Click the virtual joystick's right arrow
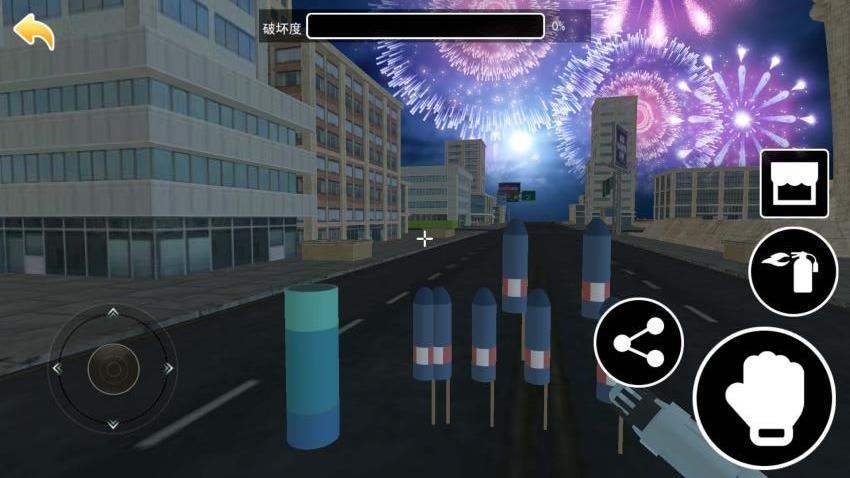 pos(168,369)
